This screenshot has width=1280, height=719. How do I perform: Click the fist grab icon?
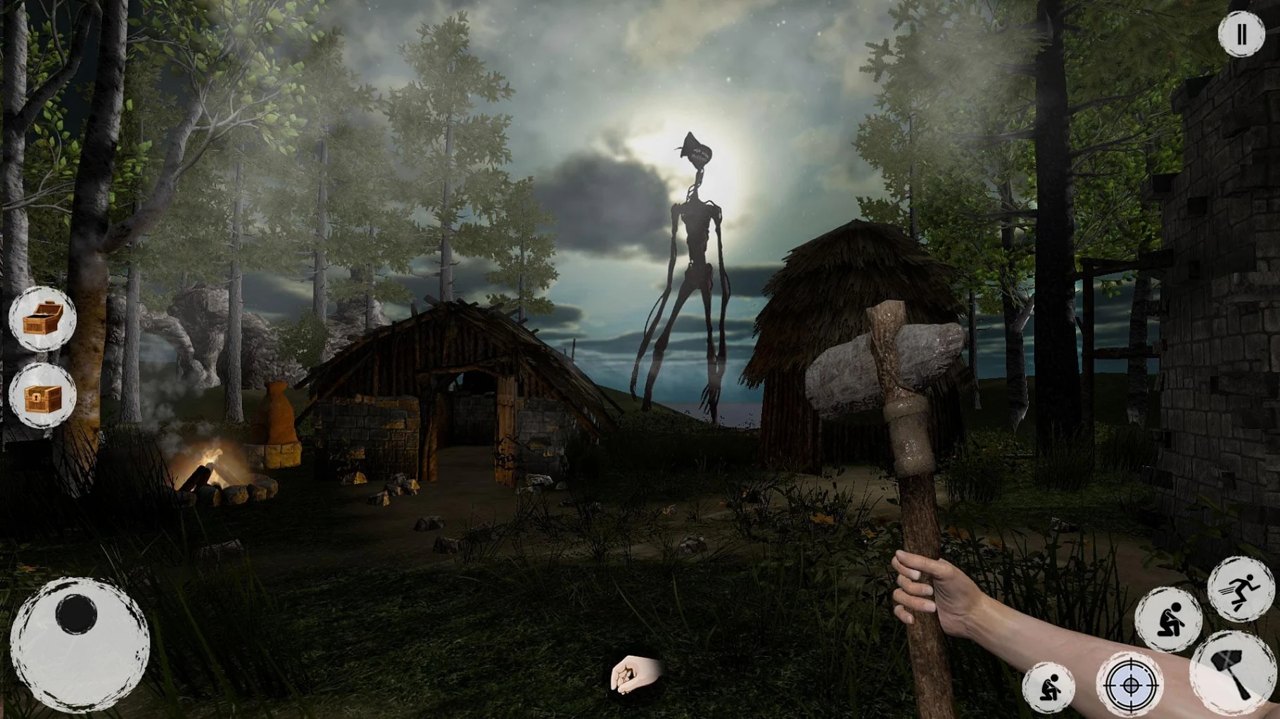coord(635,674)
